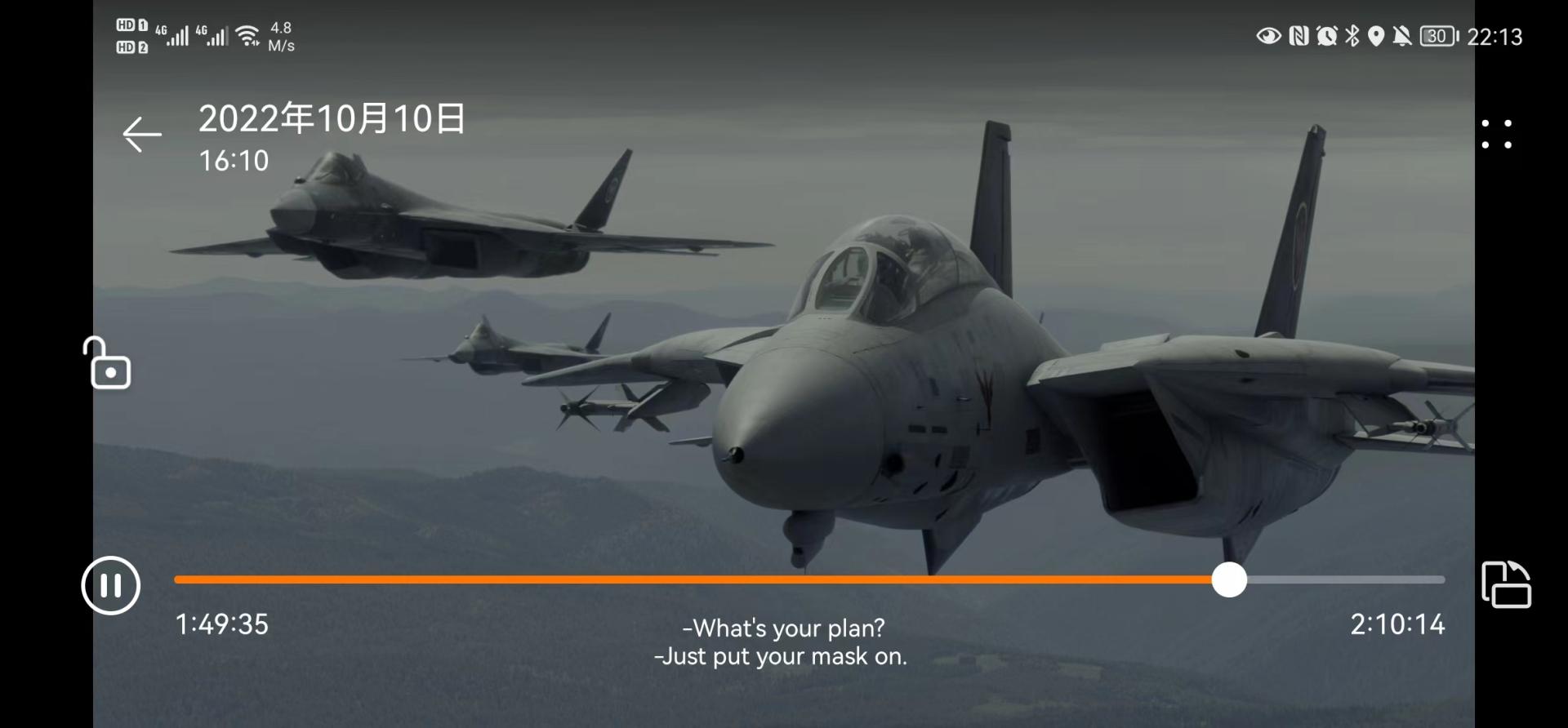This screenshot has width=1568, height=728.
Task: Open the four-dot more options menu
Action: (x=1496, y=135)
